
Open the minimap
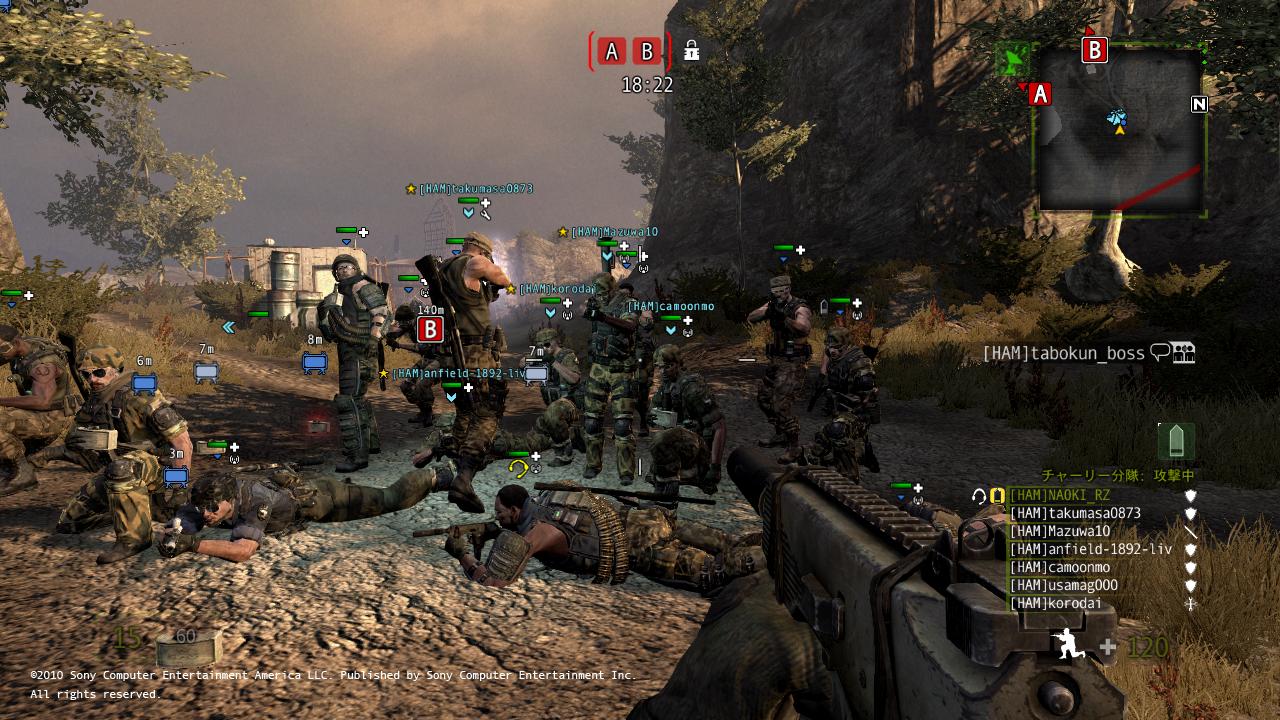[1120, 130]
